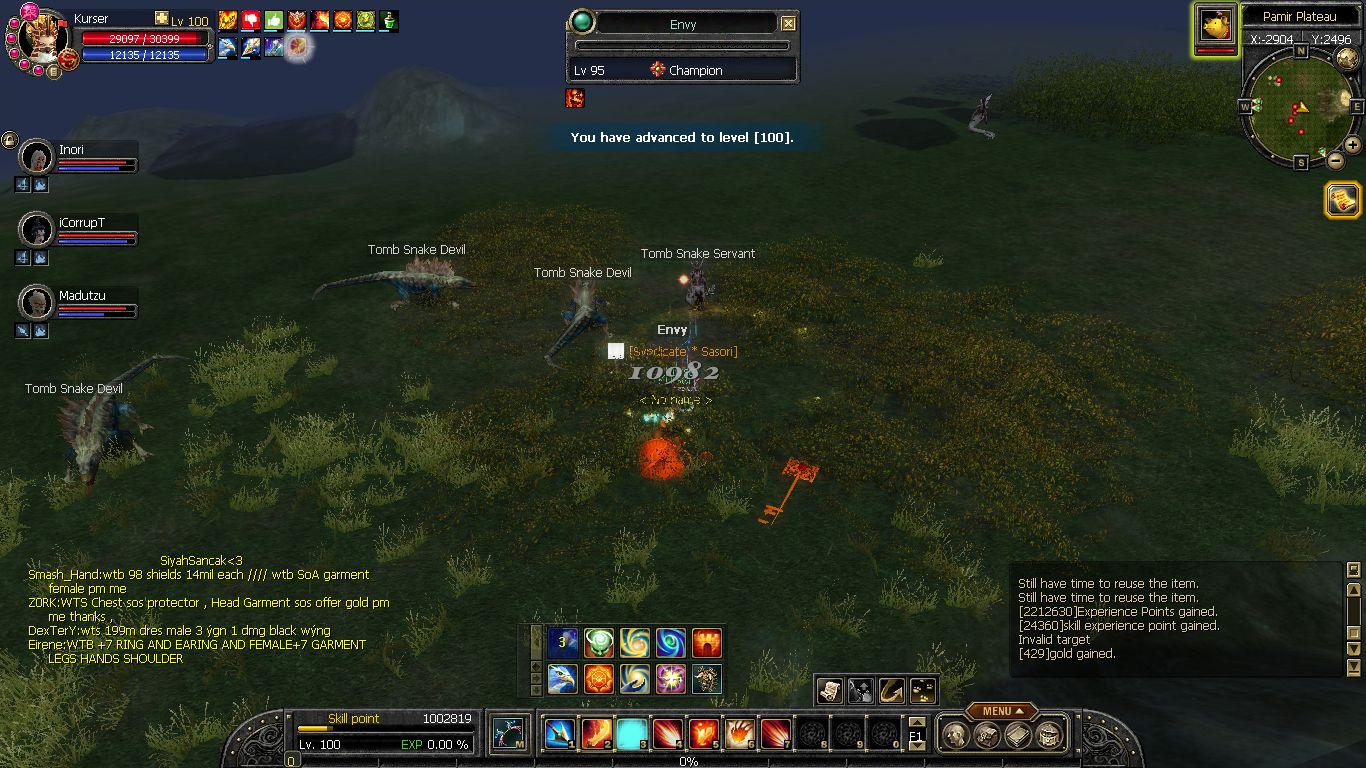1366x768 pixels.
Task: Use the spear skill in slot 1
Action: tap(558, 734)
